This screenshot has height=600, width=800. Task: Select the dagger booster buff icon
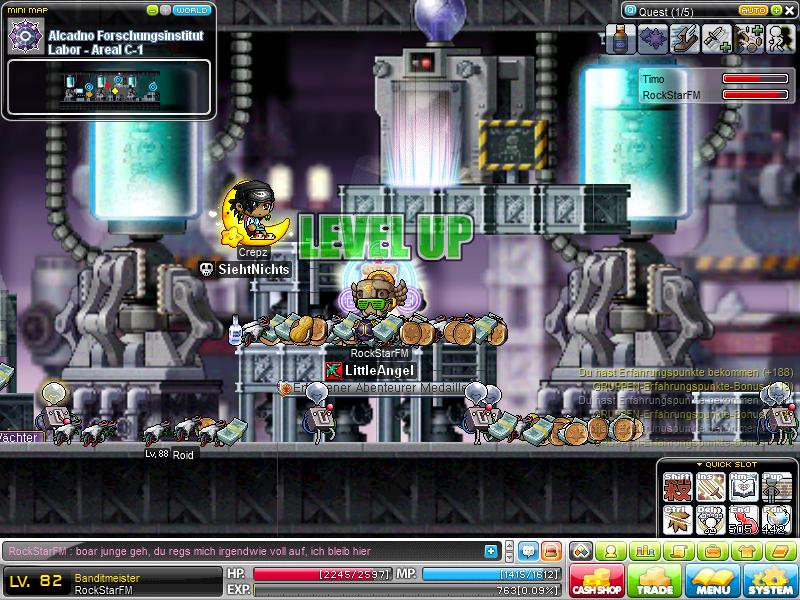717,38
